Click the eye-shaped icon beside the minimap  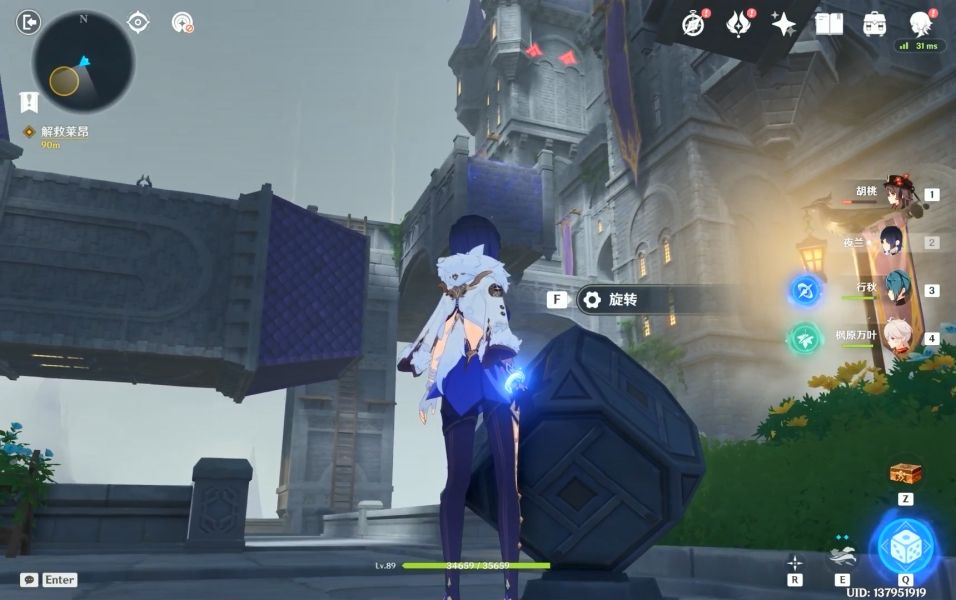tap(139, 22)
